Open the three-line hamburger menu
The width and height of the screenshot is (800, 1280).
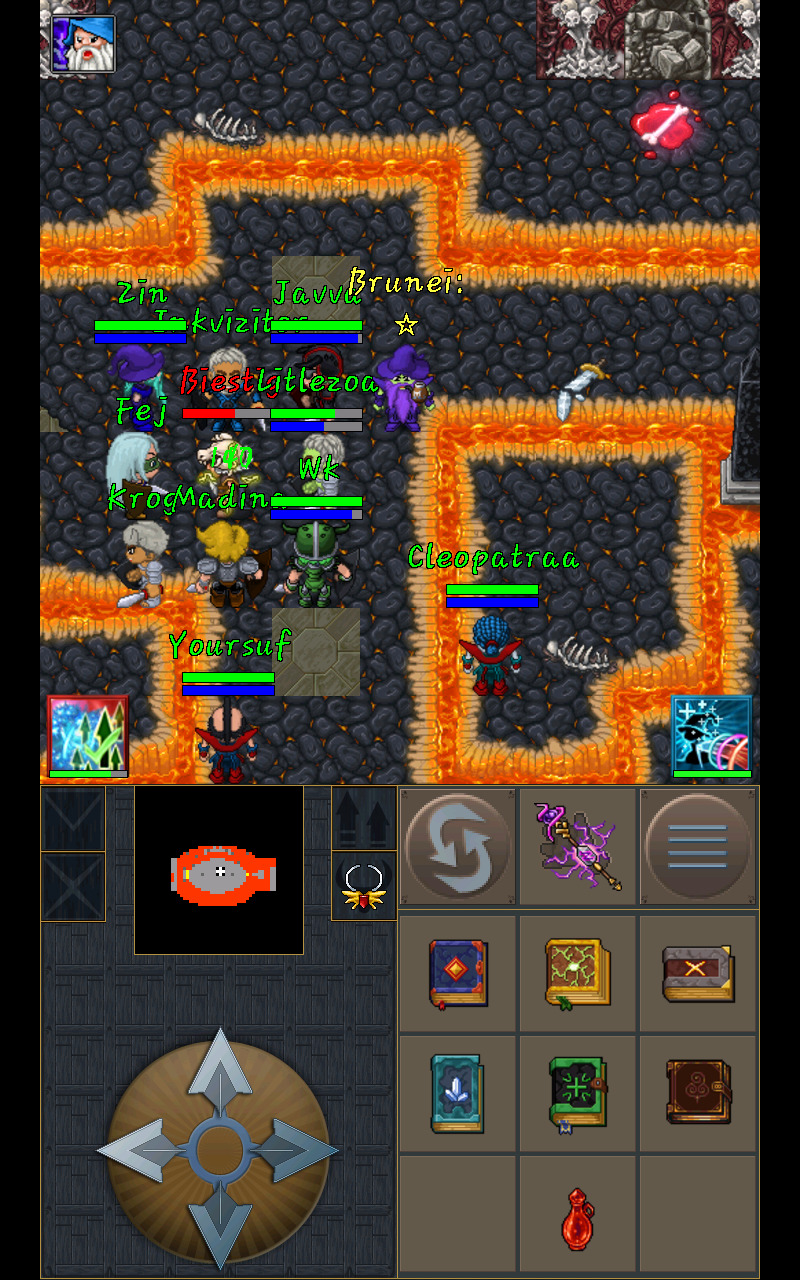[698, 846]
